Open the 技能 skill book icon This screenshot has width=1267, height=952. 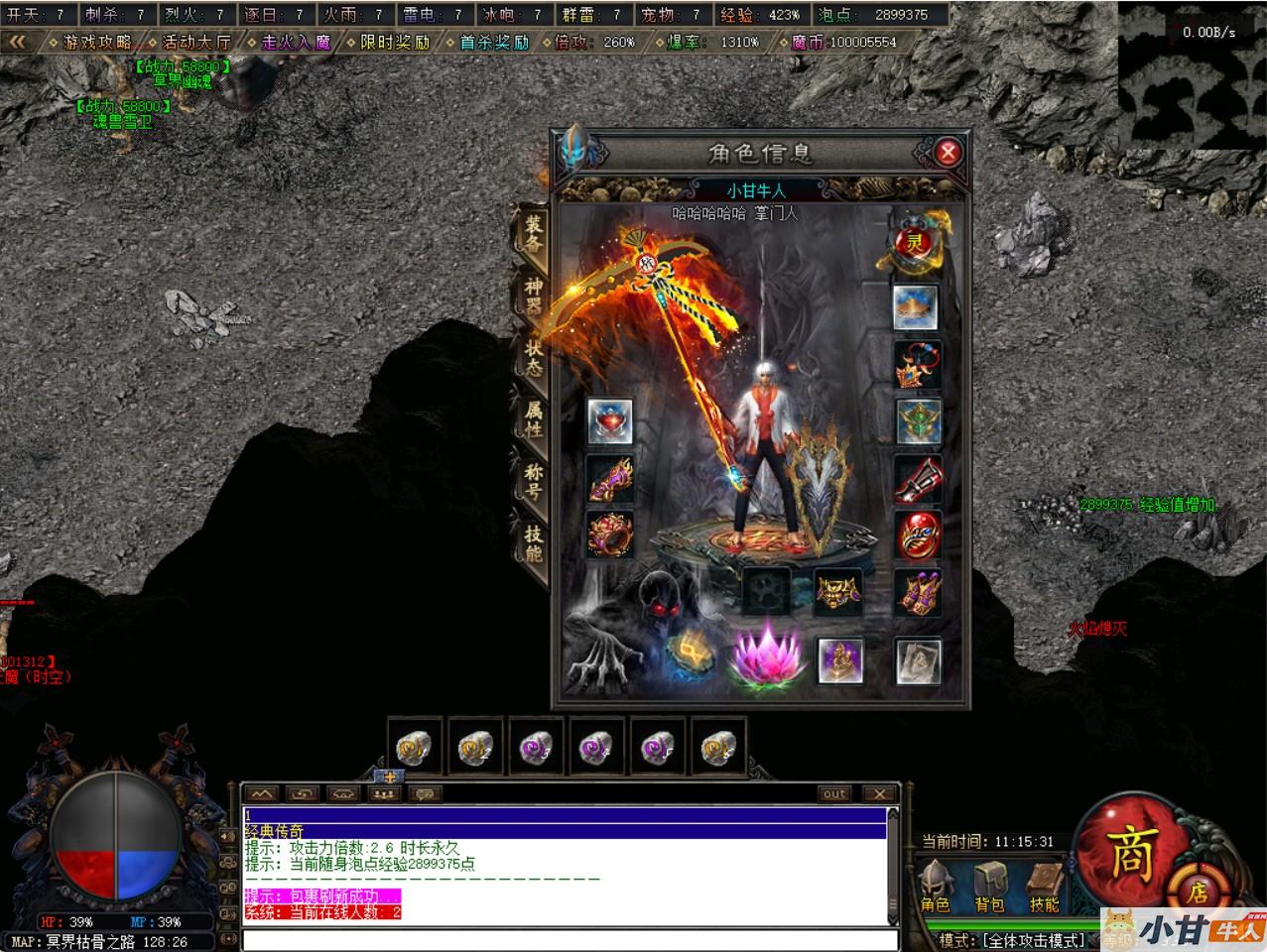1044,886
